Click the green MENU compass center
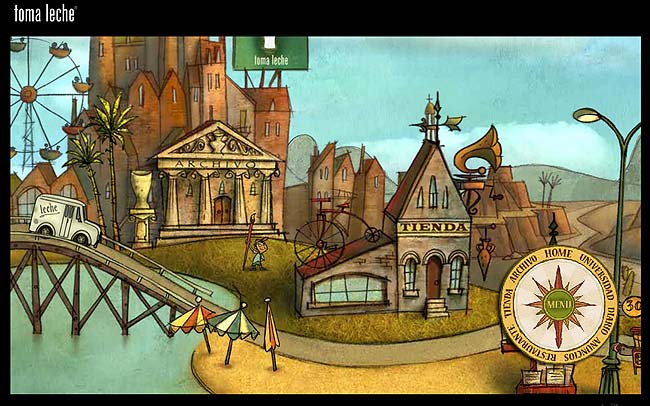Viewport: 650px width, 406px height. (558, 307)
